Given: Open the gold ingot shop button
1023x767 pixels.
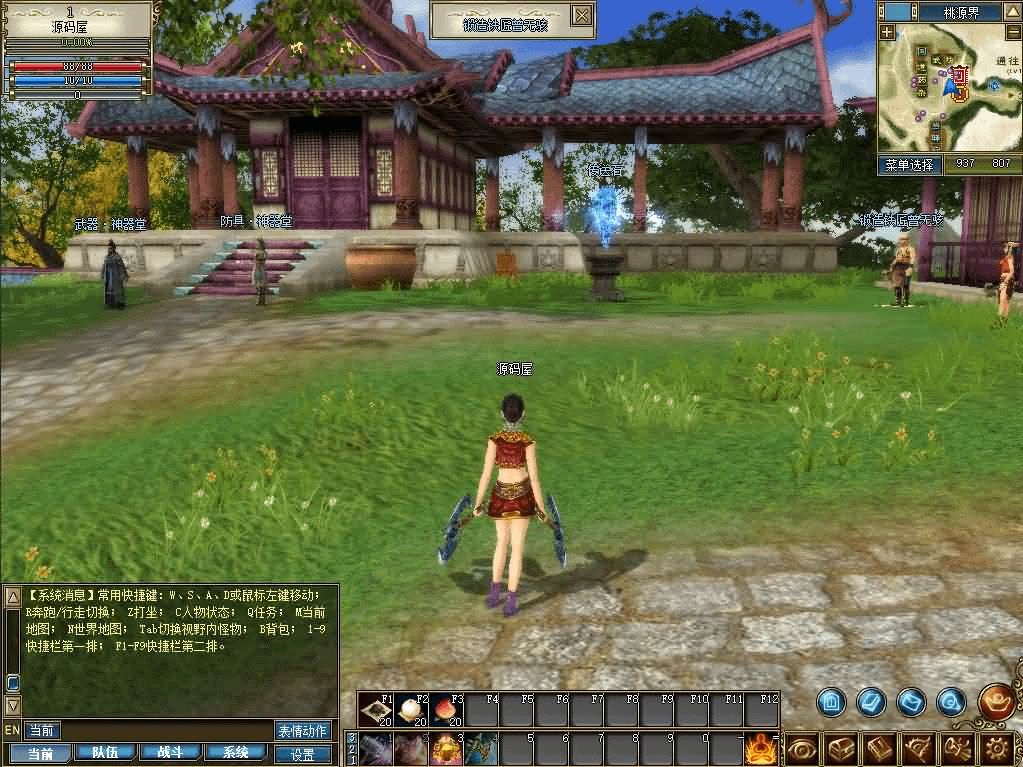Looking at the screenshot, I should (x=997, y=701).
